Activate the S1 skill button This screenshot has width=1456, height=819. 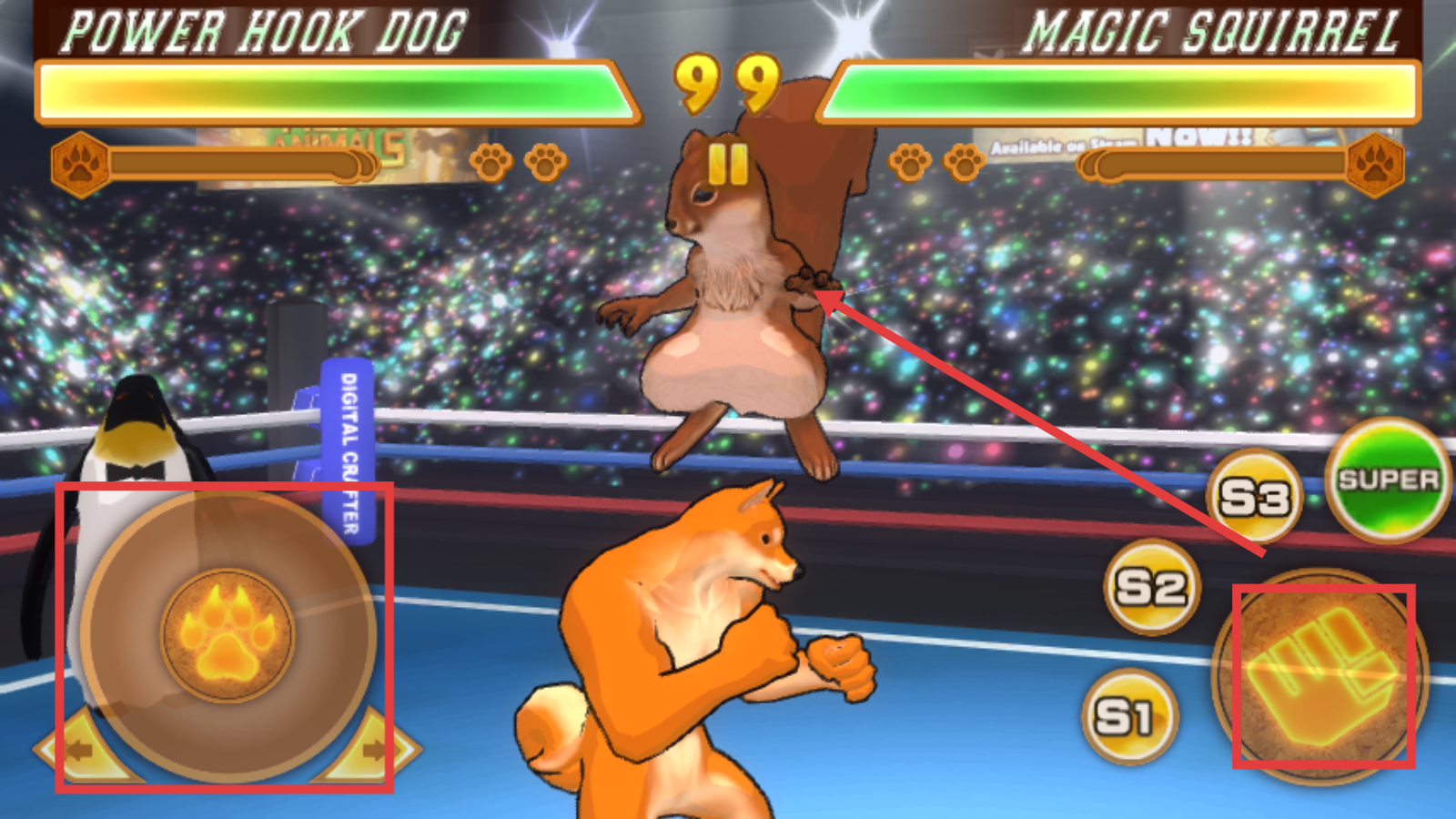(x=1129, y=717)
